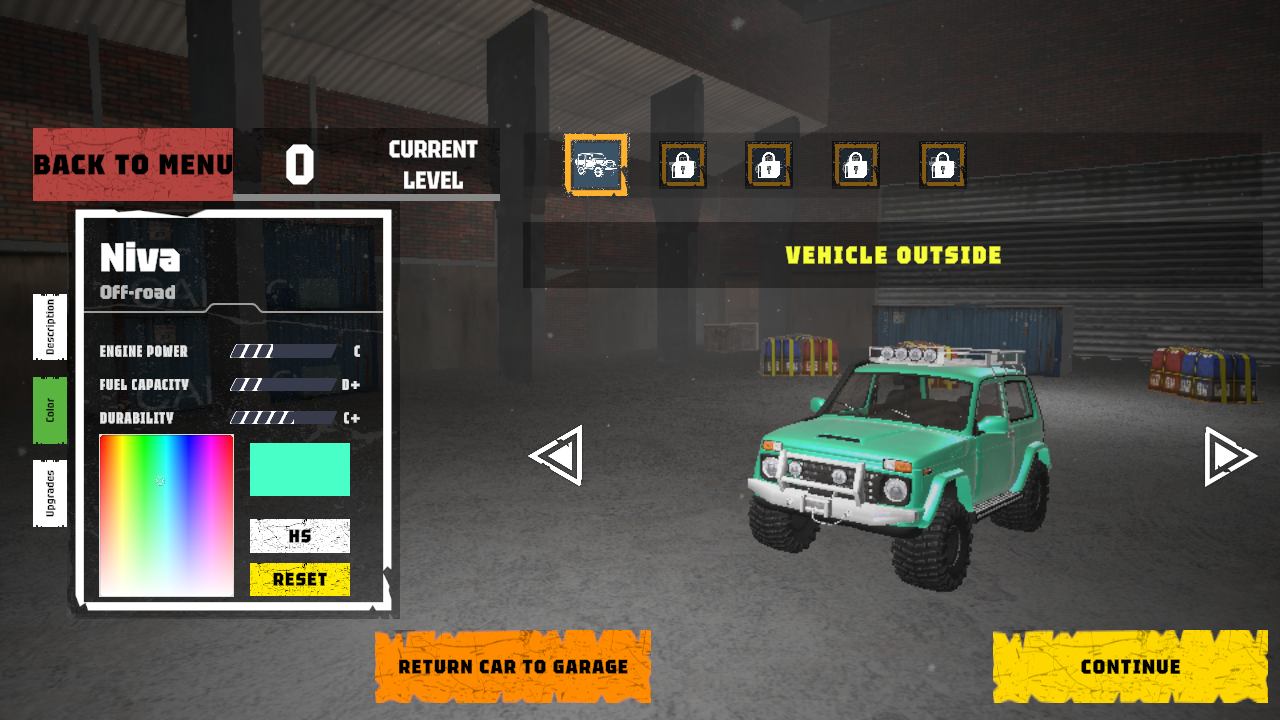Show the next vehicle with right arrow
Viewport: 1280px width, 720px height.
[x=1229, y=456]
